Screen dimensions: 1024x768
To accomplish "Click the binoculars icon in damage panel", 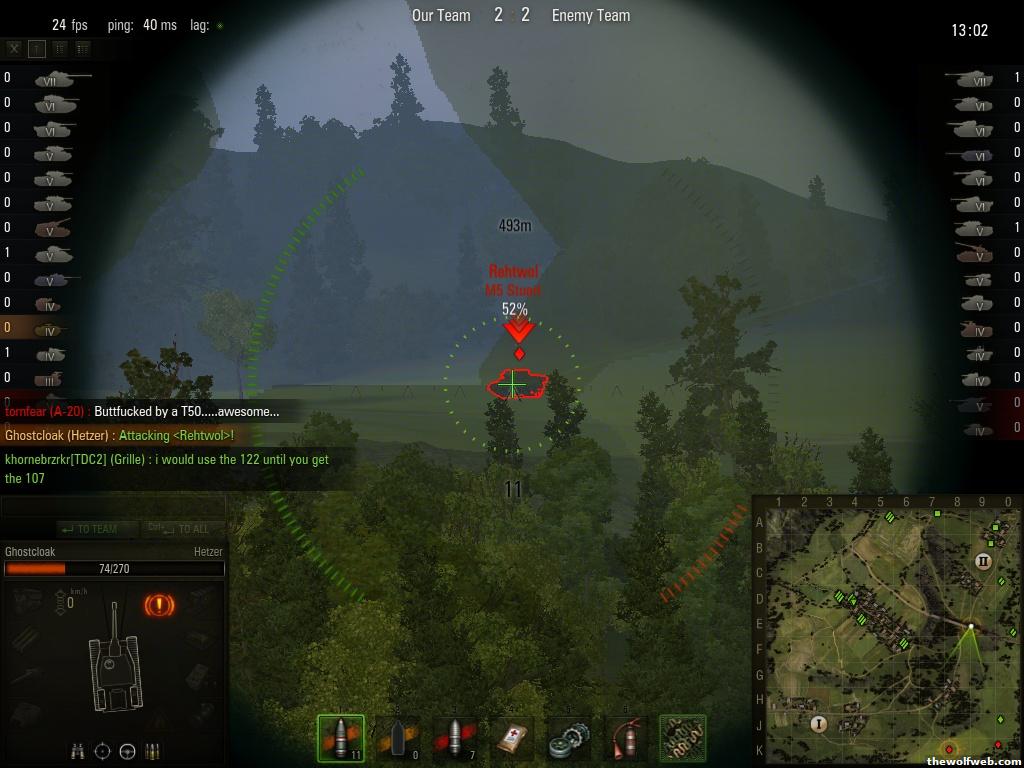I will (x=78, y=751).
